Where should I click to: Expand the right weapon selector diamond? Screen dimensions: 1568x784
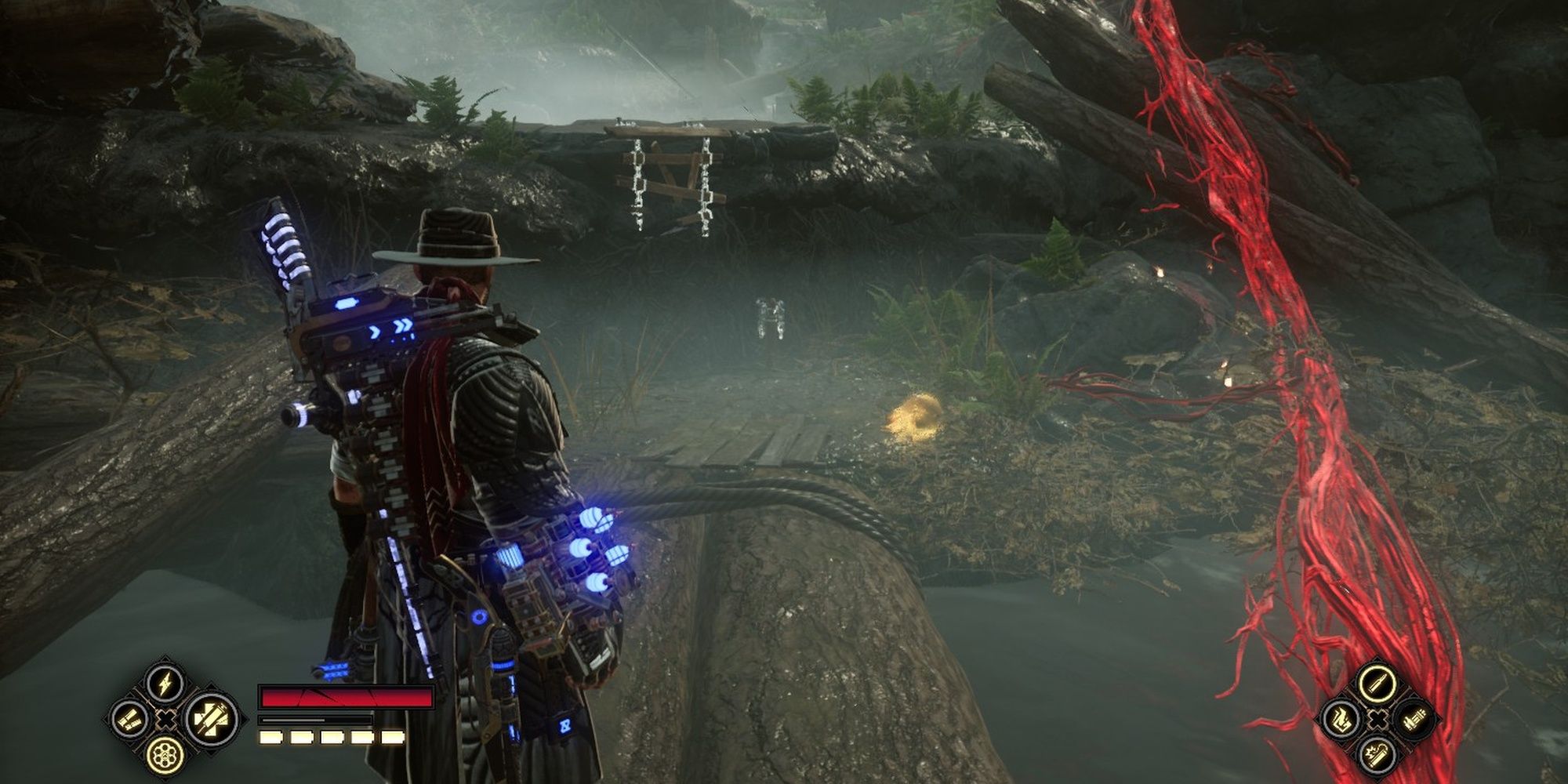click(1377, 719)
